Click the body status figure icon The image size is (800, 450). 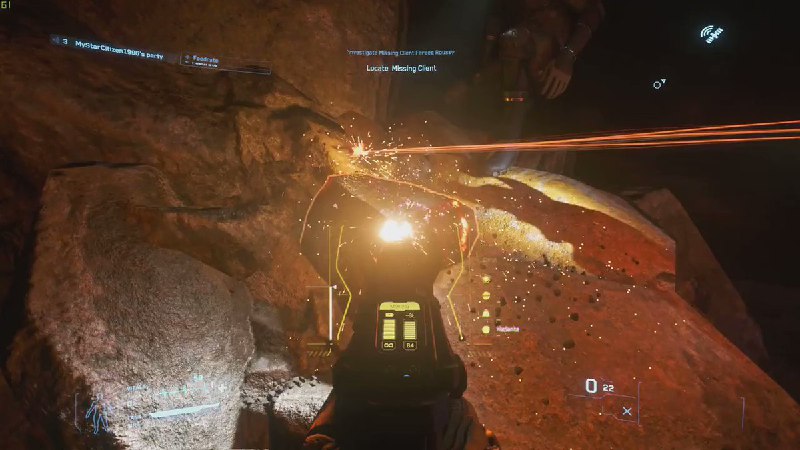(98, 413)
